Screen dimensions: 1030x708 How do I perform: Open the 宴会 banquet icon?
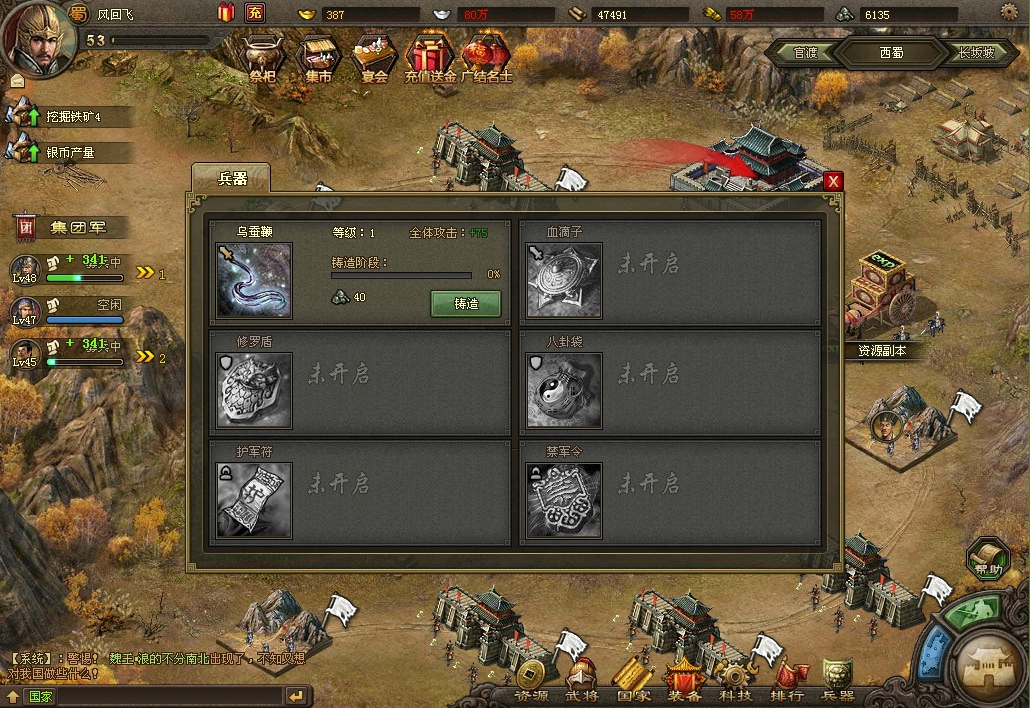coord(375,57)
